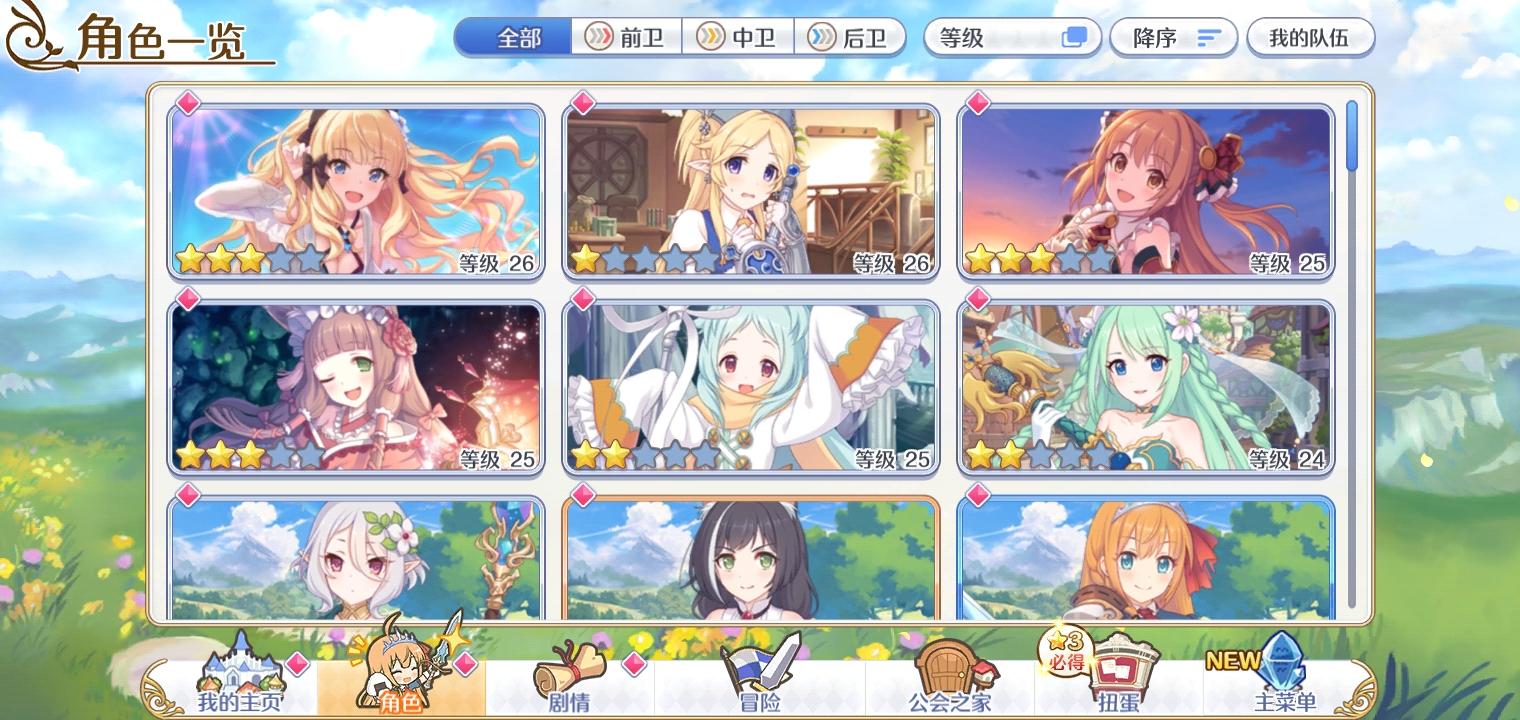
Task: Toggle the pink diamond marker on first blonde character
Action: [186, 100]
